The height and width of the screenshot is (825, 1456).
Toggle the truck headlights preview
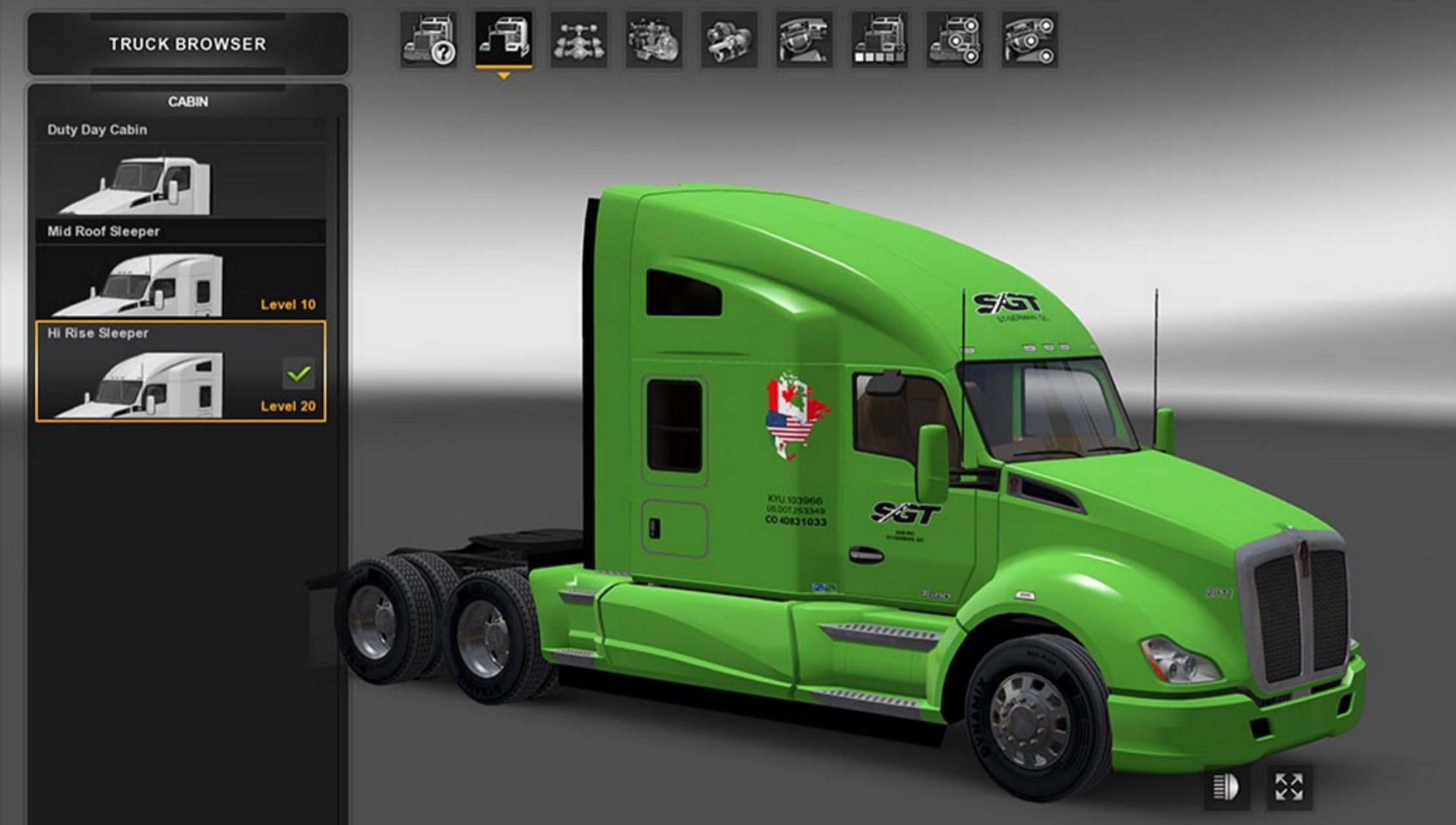coord(1226,787)
